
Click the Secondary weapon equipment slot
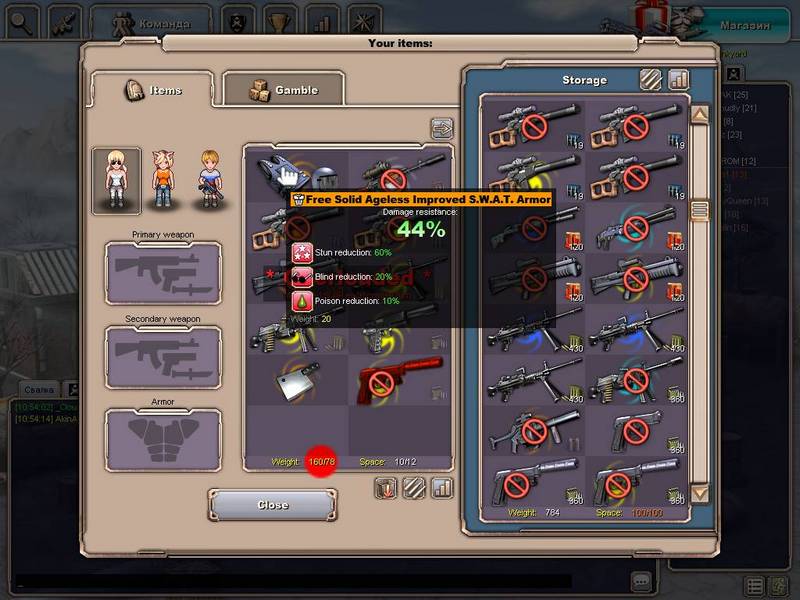[164, 357]
